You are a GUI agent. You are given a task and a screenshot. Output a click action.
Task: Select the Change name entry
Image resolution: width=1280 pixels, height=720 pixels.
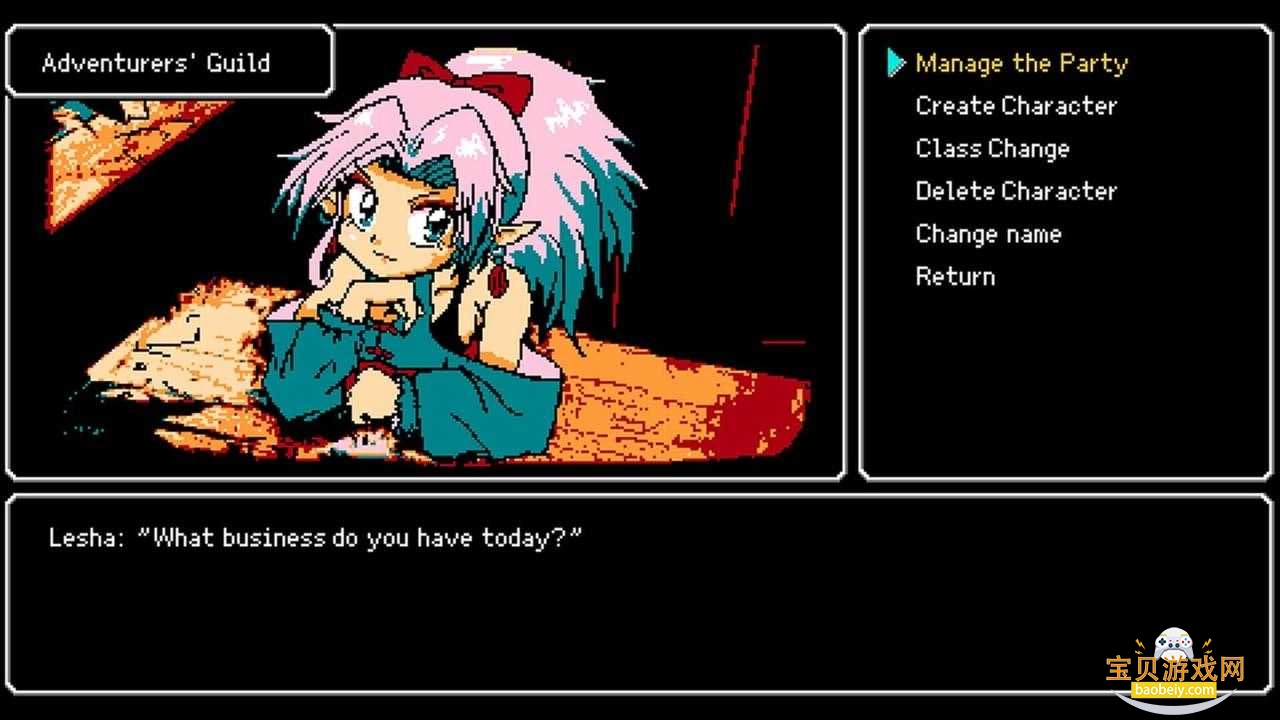point(988,234)
